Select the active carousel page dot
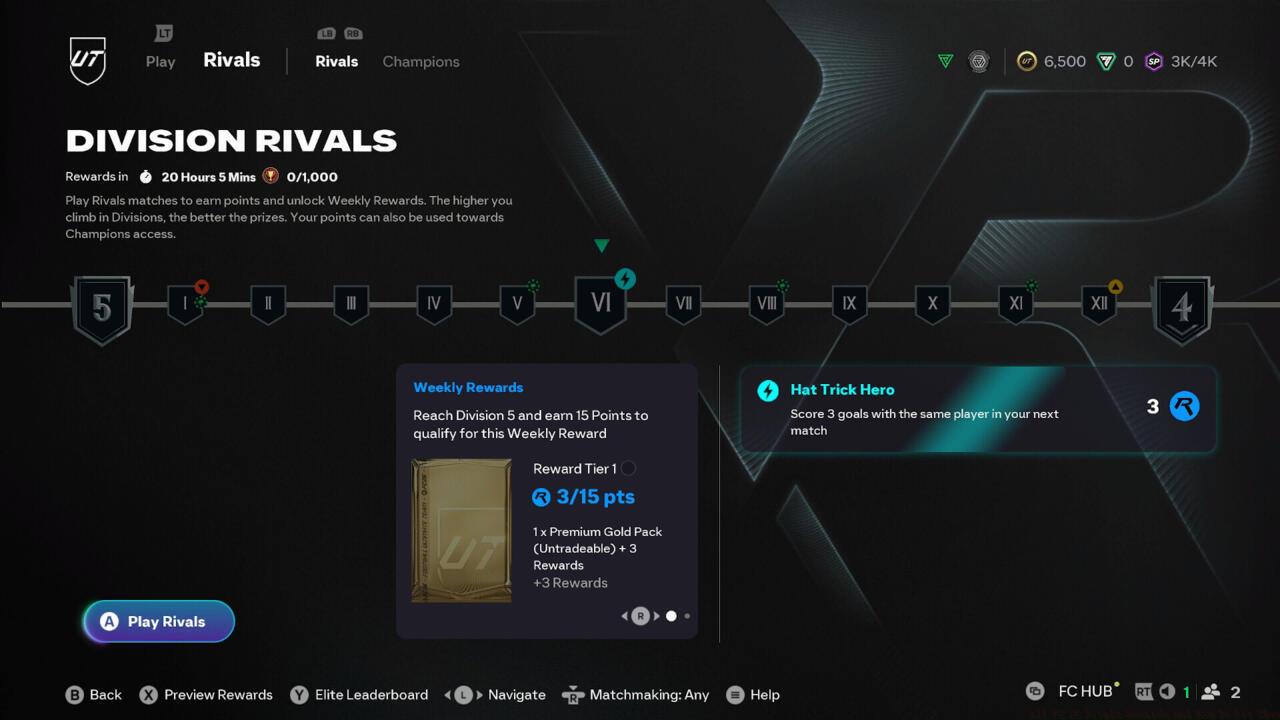Viewport: 1280px width, 720px height. (x=671, y=616)
